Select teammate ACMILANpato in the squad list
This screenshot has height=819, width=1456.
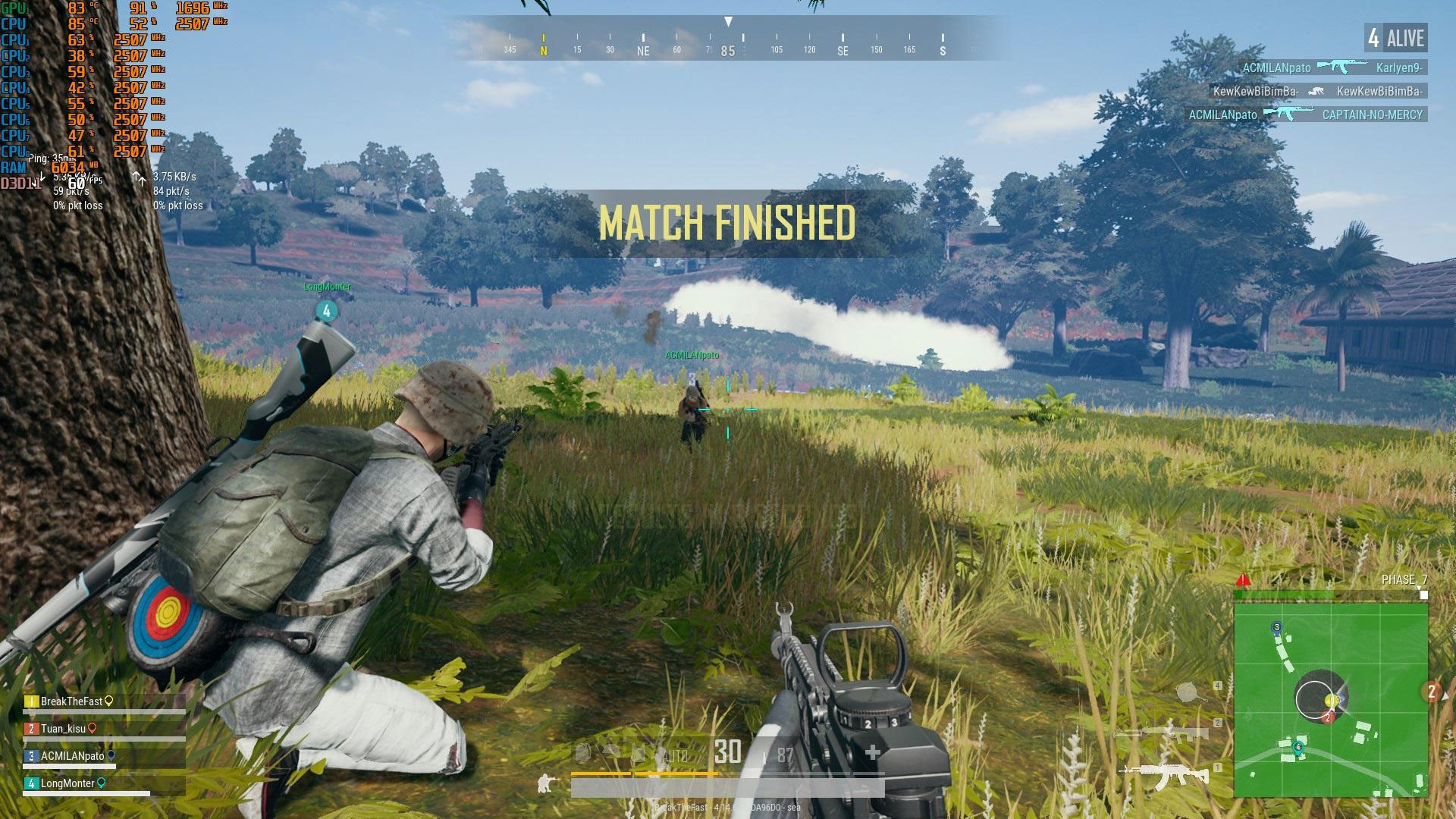pos(73,756)
